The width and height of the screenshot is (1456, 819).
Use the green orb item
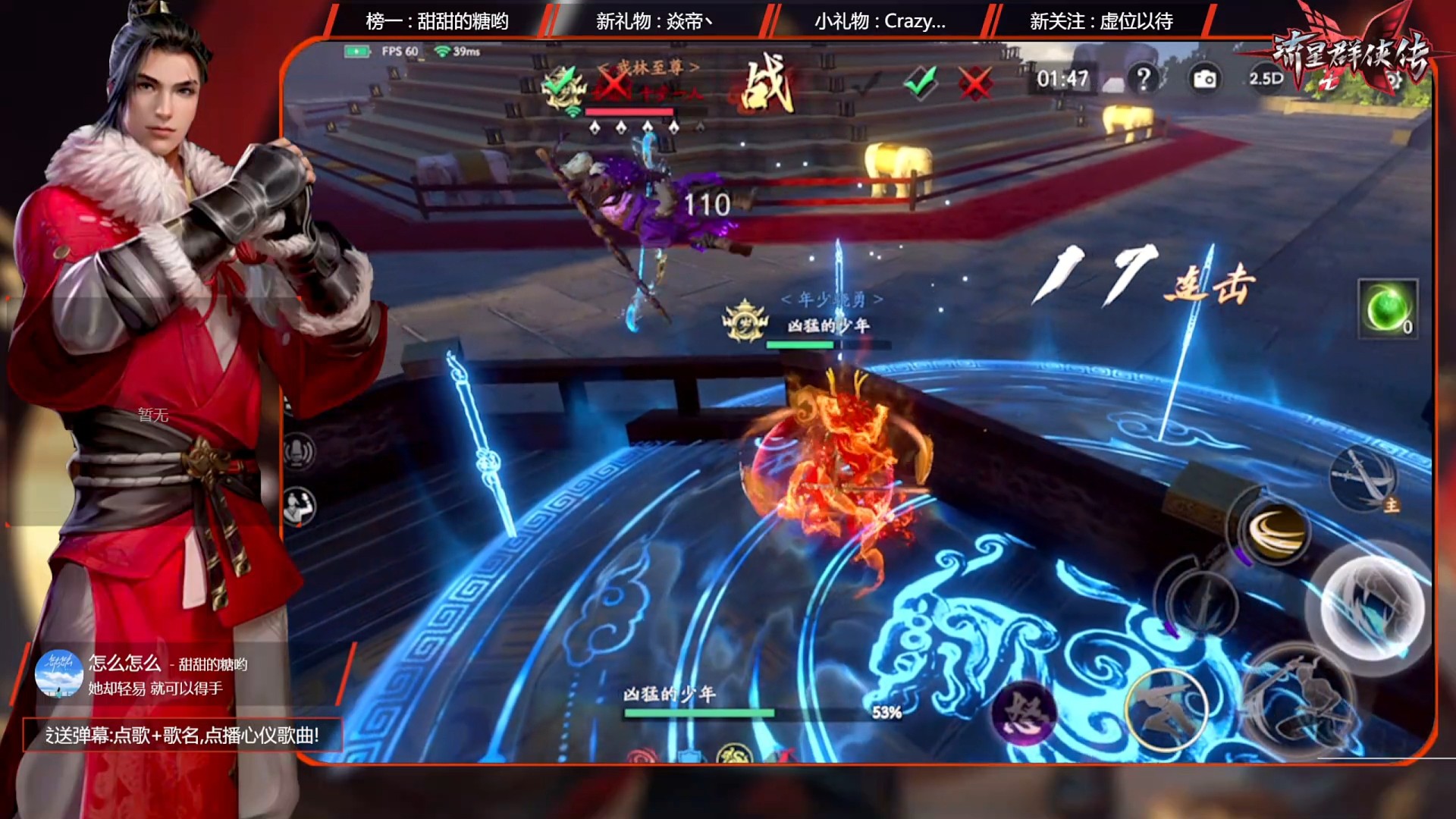point(1387,309)
